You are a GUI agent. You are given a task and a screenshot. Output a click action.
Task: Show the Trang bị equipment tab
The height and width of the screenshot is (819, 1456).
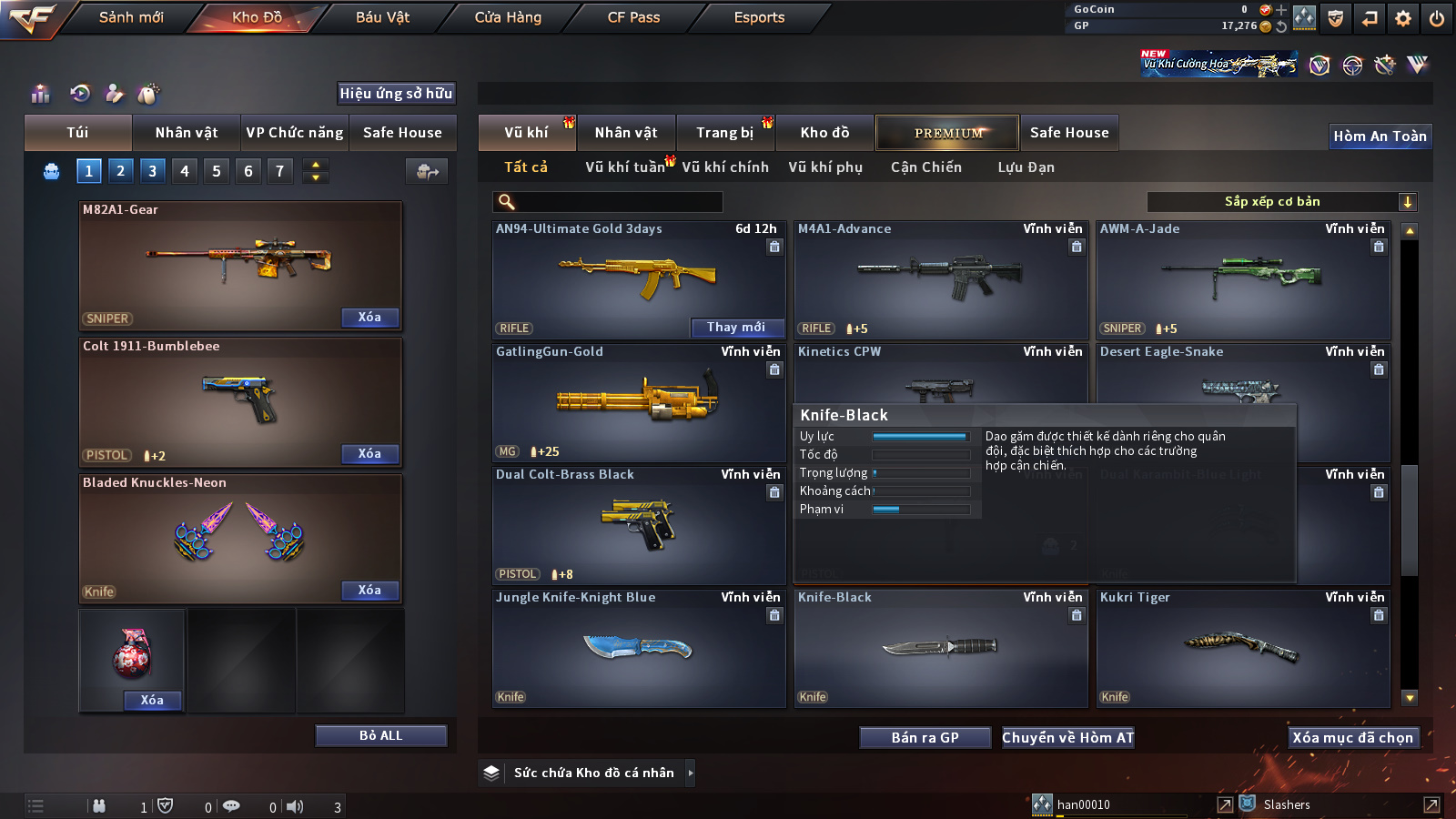tap(724, 133)
